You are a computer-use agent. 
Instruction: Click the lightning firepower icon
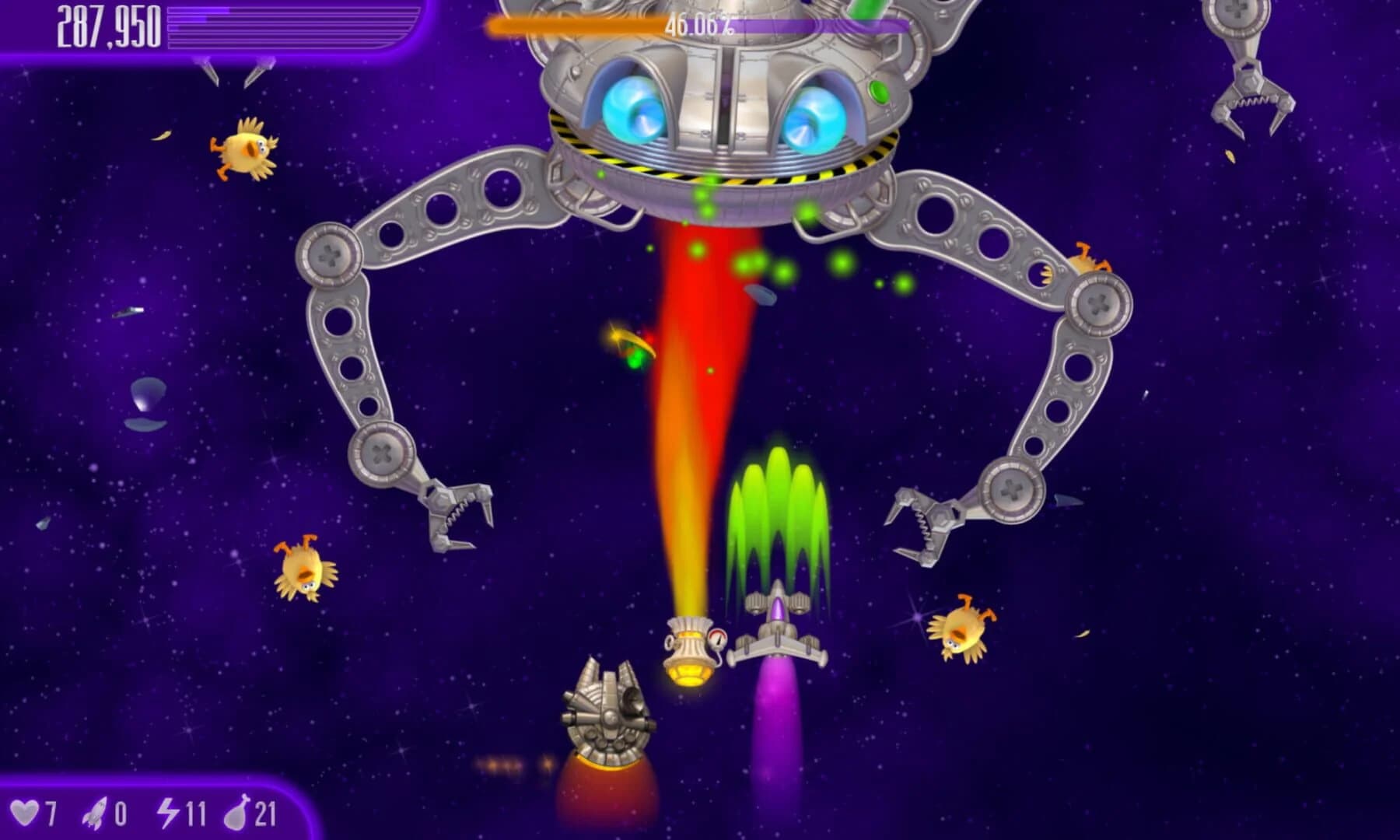[x=170, y=811]
